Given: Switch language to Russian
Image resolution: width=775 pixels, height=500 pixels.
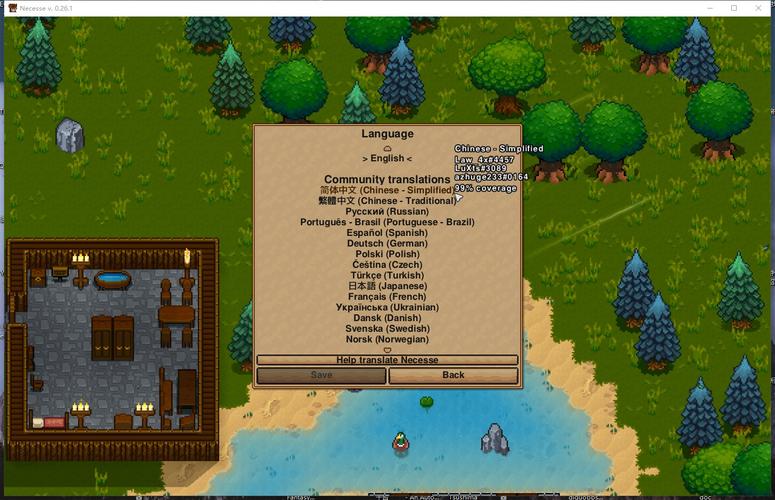Looking at the screenshot, I should (387, 212).
